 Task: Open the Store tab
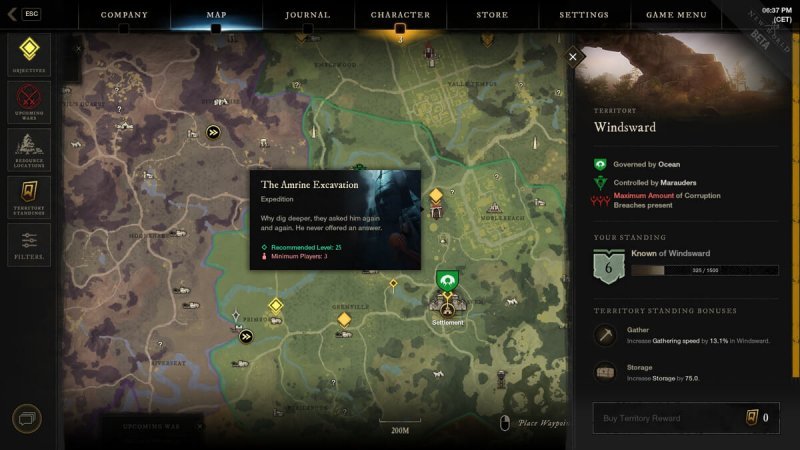click(x=493, y=15)
